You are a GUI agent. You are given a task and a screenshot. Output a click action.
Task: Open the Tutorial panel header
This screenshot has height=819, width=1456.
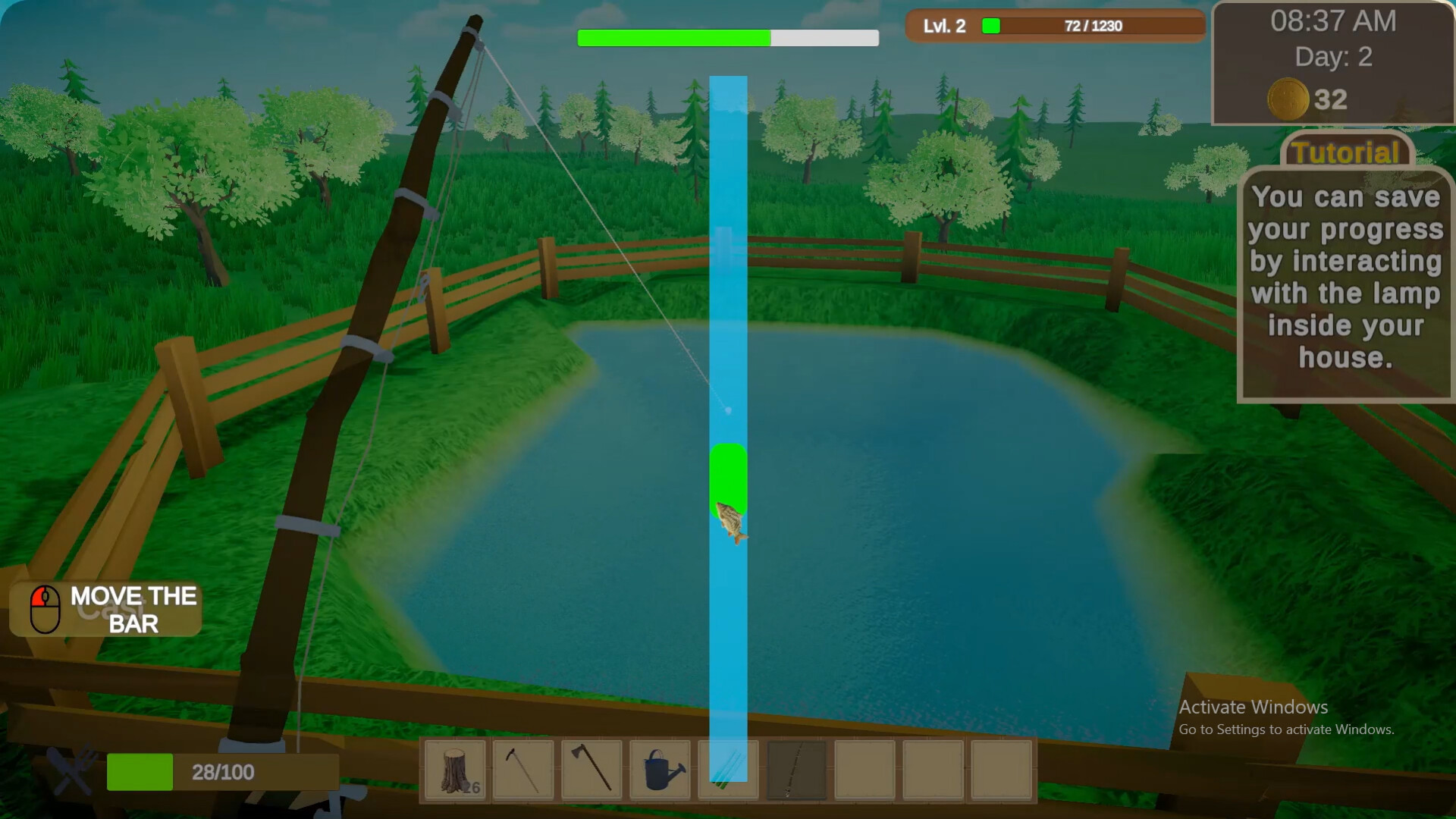click(1346, 152)
